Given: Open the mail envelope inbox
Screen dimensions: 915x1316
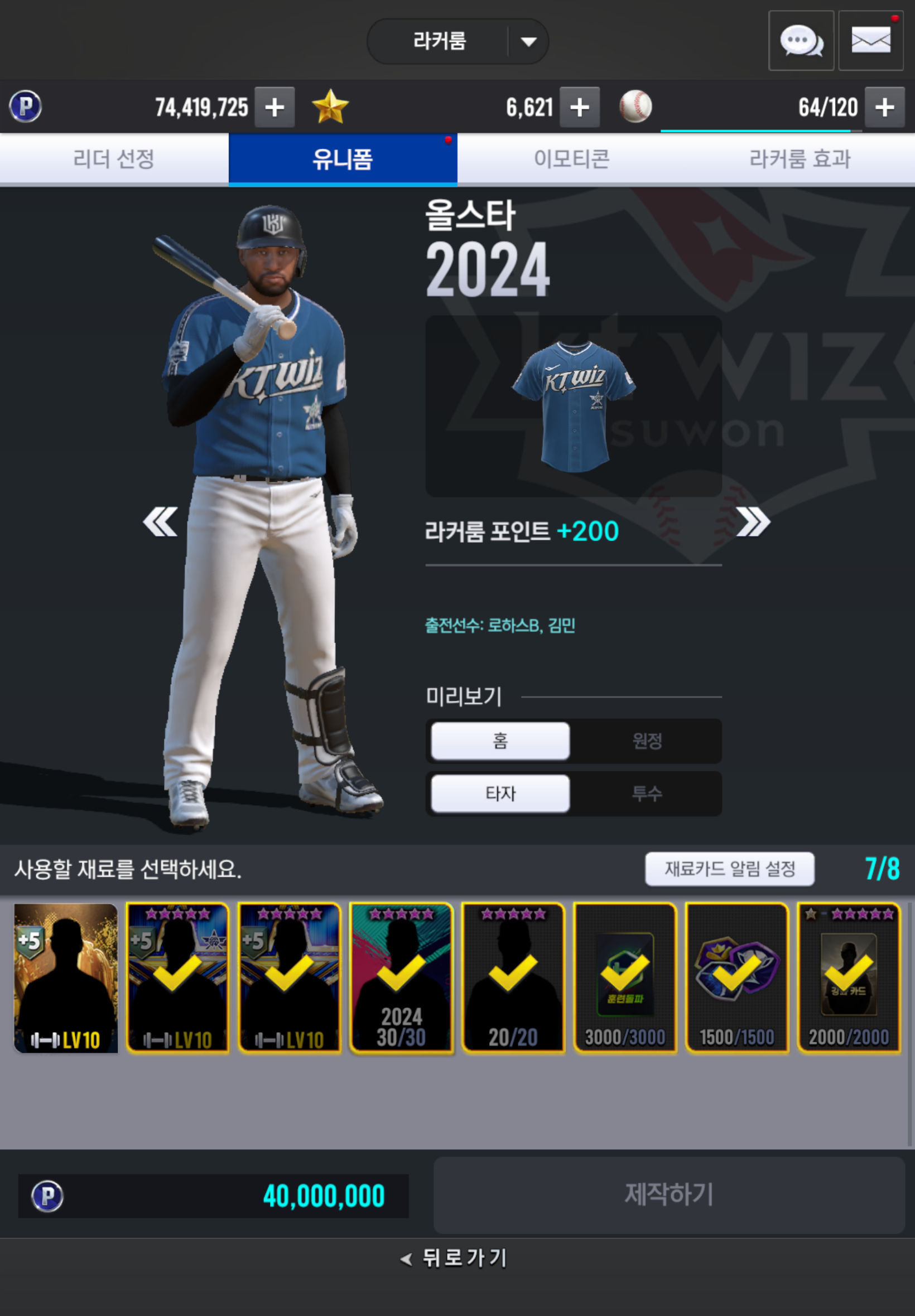Looking at the screenshot, I should point(870,41).
